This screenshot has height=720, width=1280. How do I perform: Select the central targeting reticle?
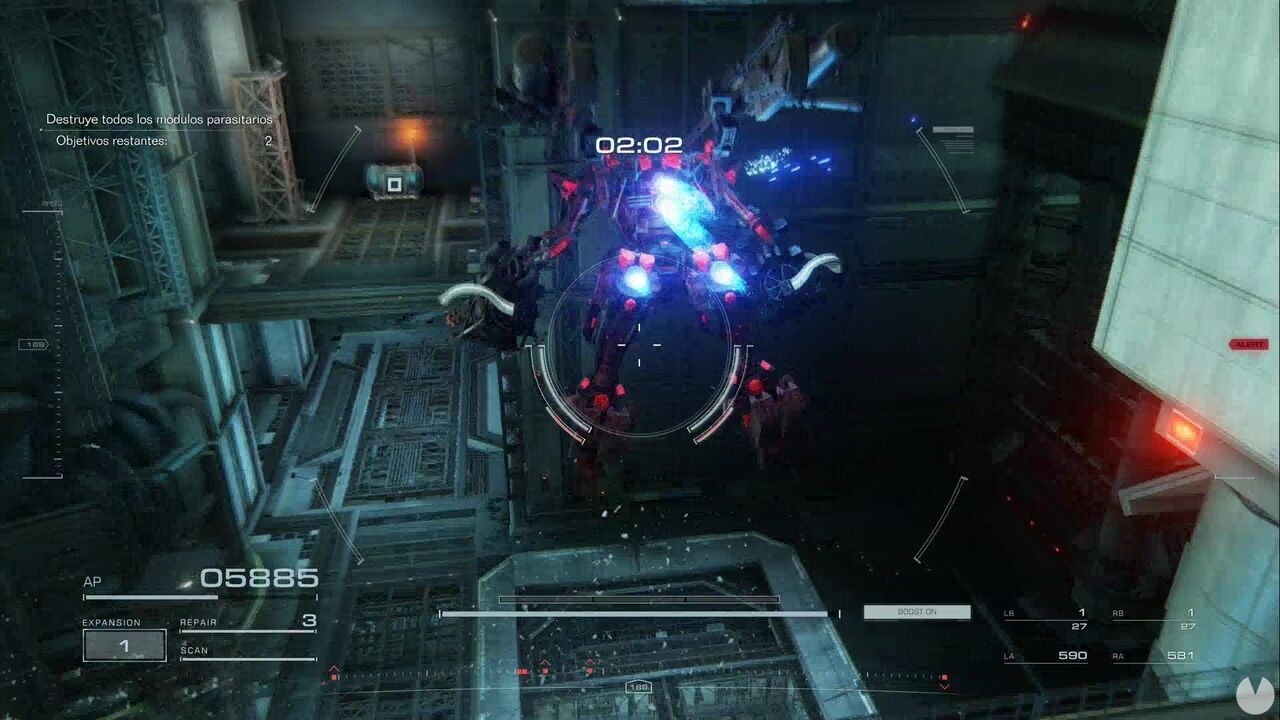[638, 345]
